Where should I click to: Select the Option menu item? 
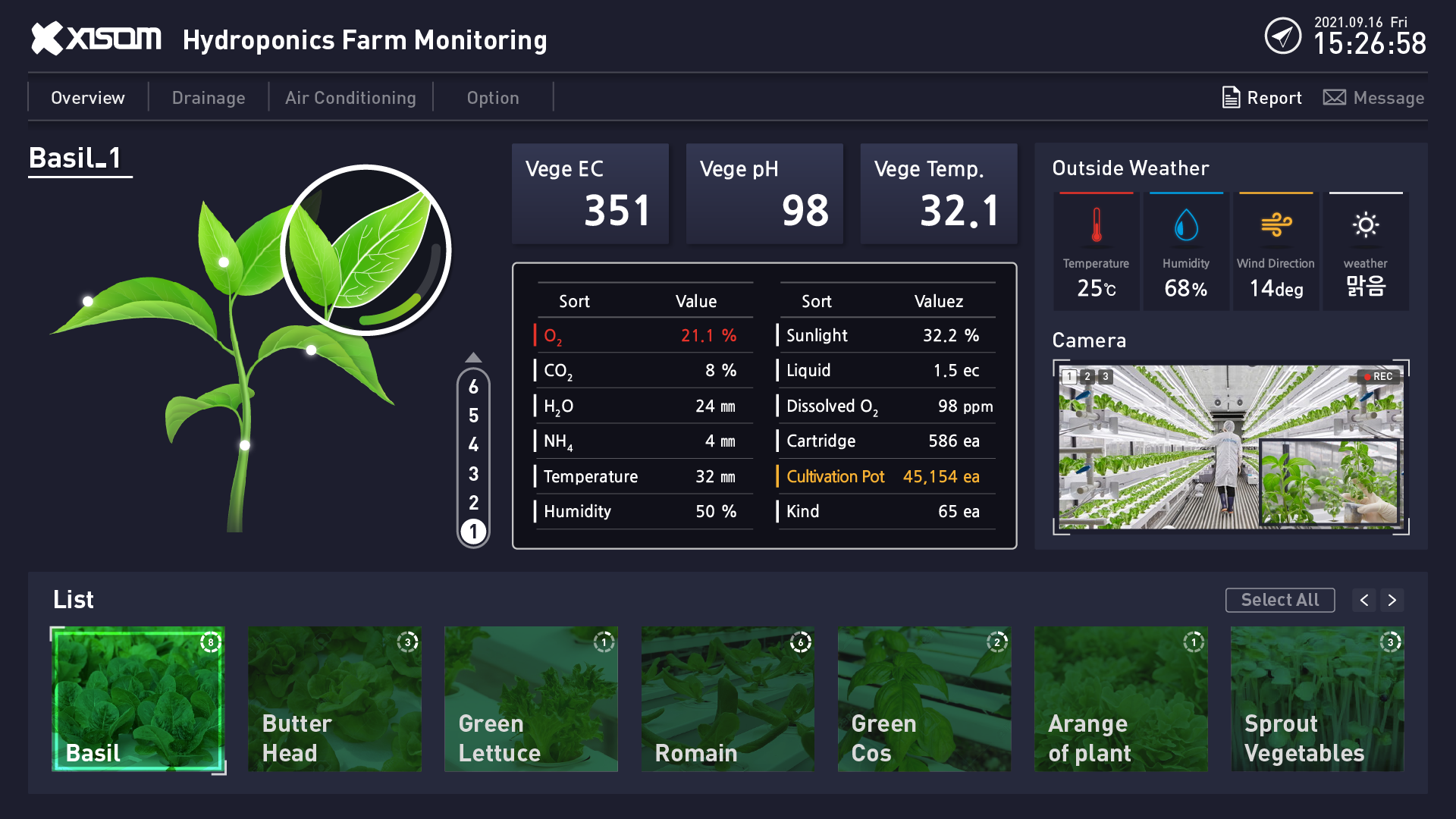[493, 97]
